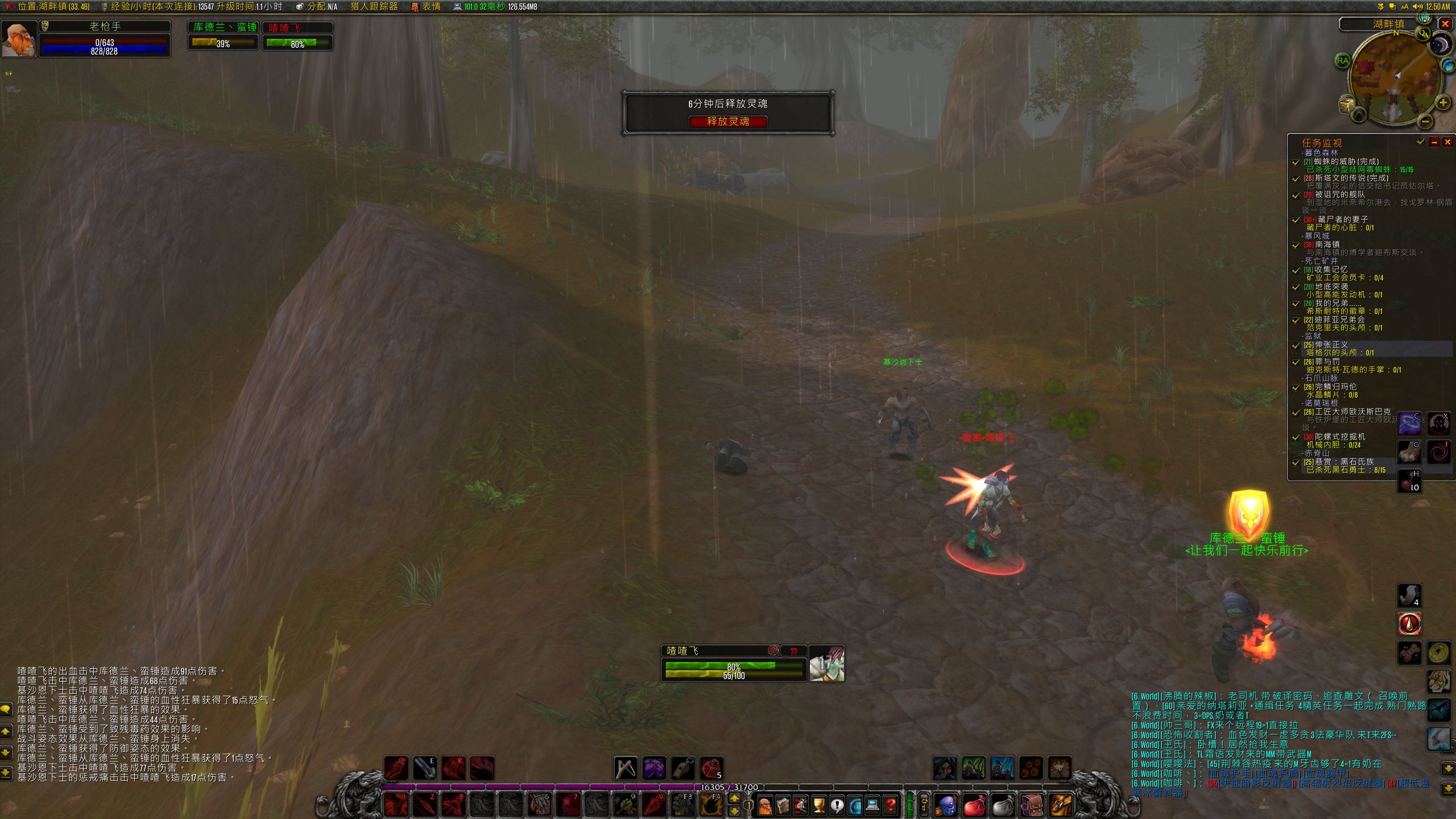Screen dimensions: 1456x819
Task: Open the red question mark help button
Action: pyautogui.click(x=890, y=805)
